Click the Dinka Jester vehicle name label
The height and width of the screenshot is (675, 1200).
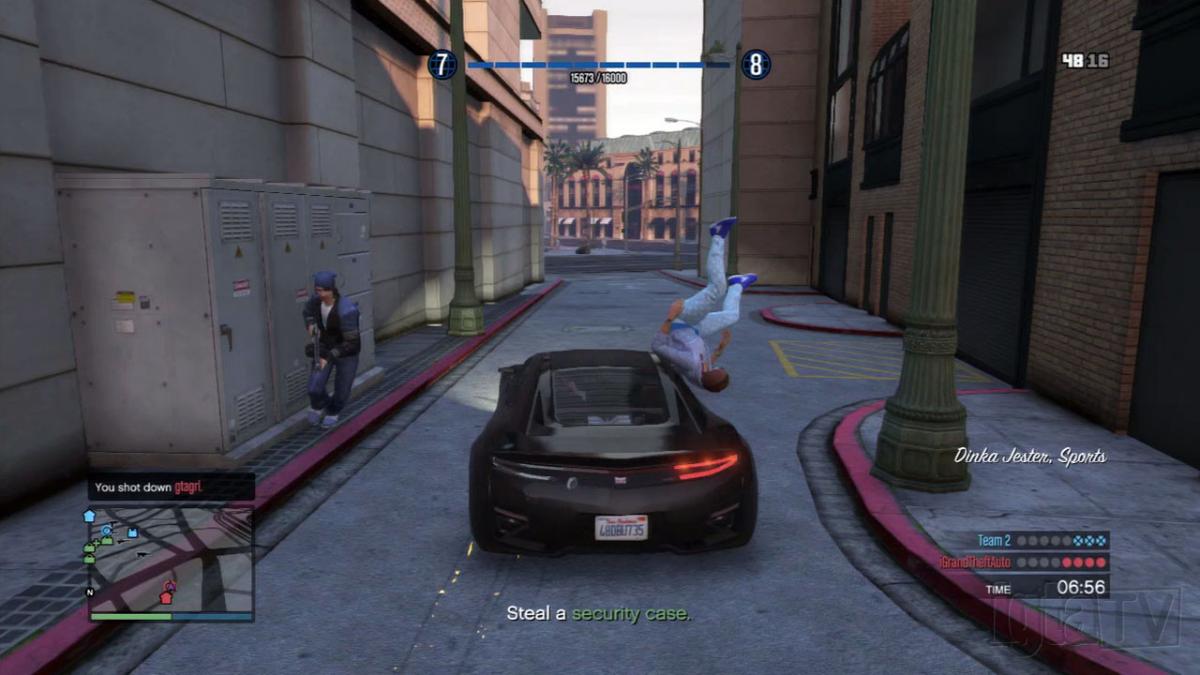1030,456
